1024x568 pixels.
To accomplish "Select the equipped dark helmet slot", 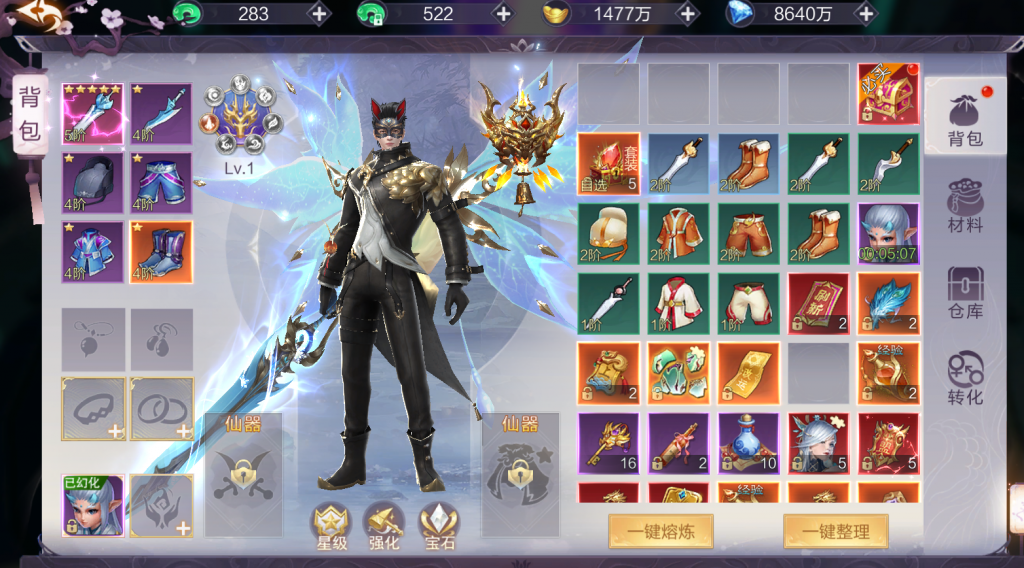I will (x=93, y=183).
